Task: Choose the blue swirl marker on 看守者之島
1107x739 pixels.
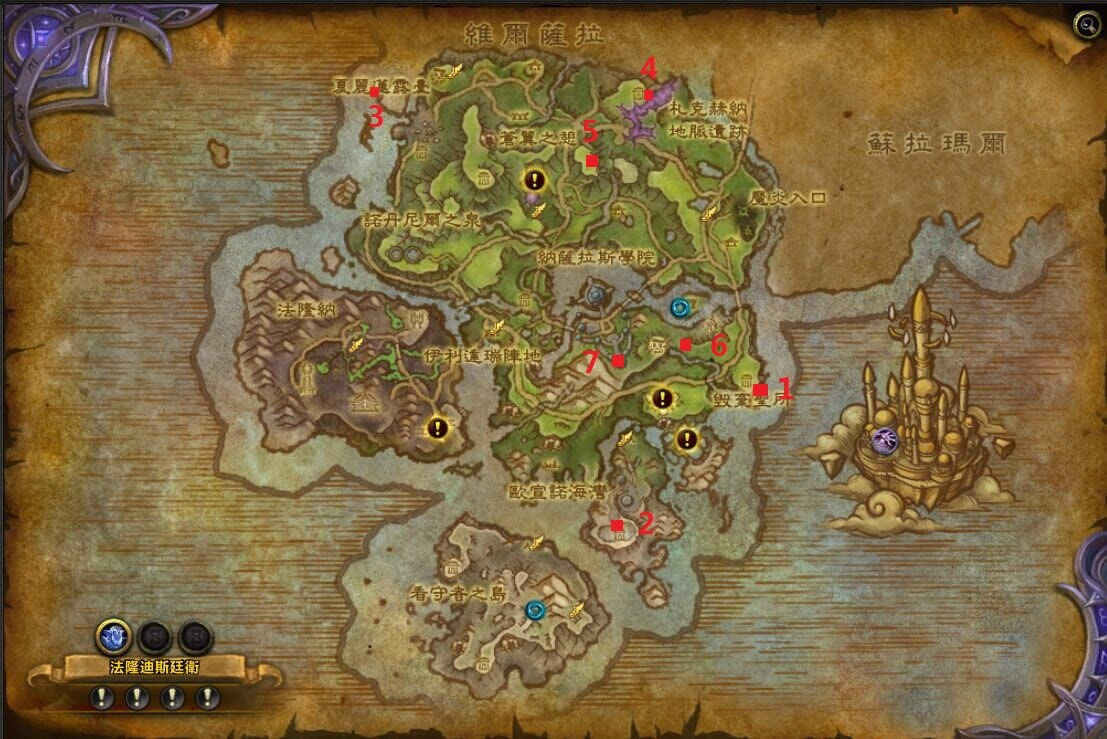Action: pyautogui.click(x=536, y=609)
